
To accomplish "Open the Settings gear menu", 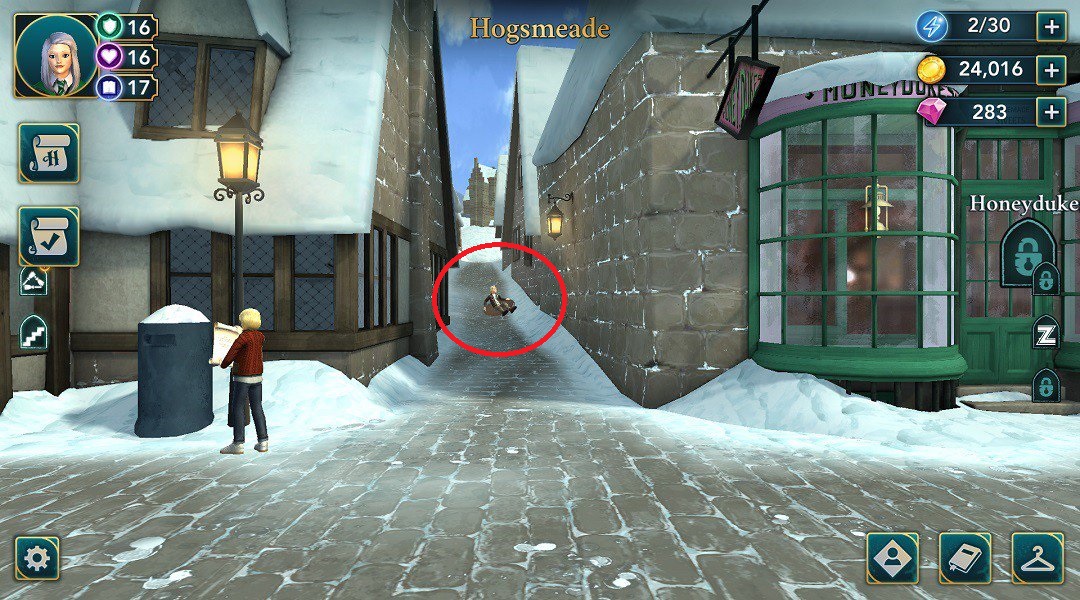I will click(37, 558).
